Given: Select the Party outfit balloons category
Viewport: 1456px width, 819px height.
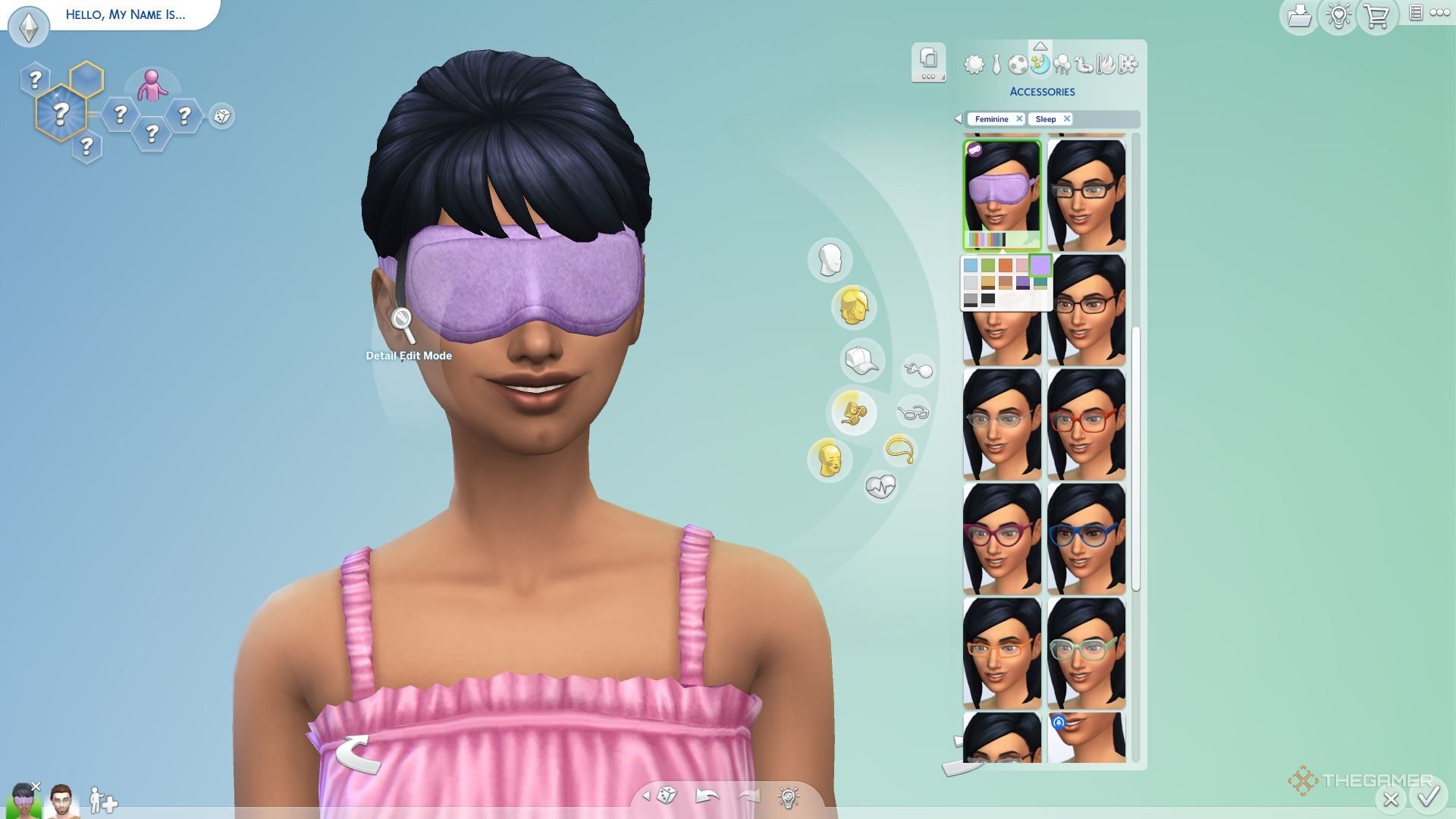Looking at the screenshot, I should pos(1061,65).
